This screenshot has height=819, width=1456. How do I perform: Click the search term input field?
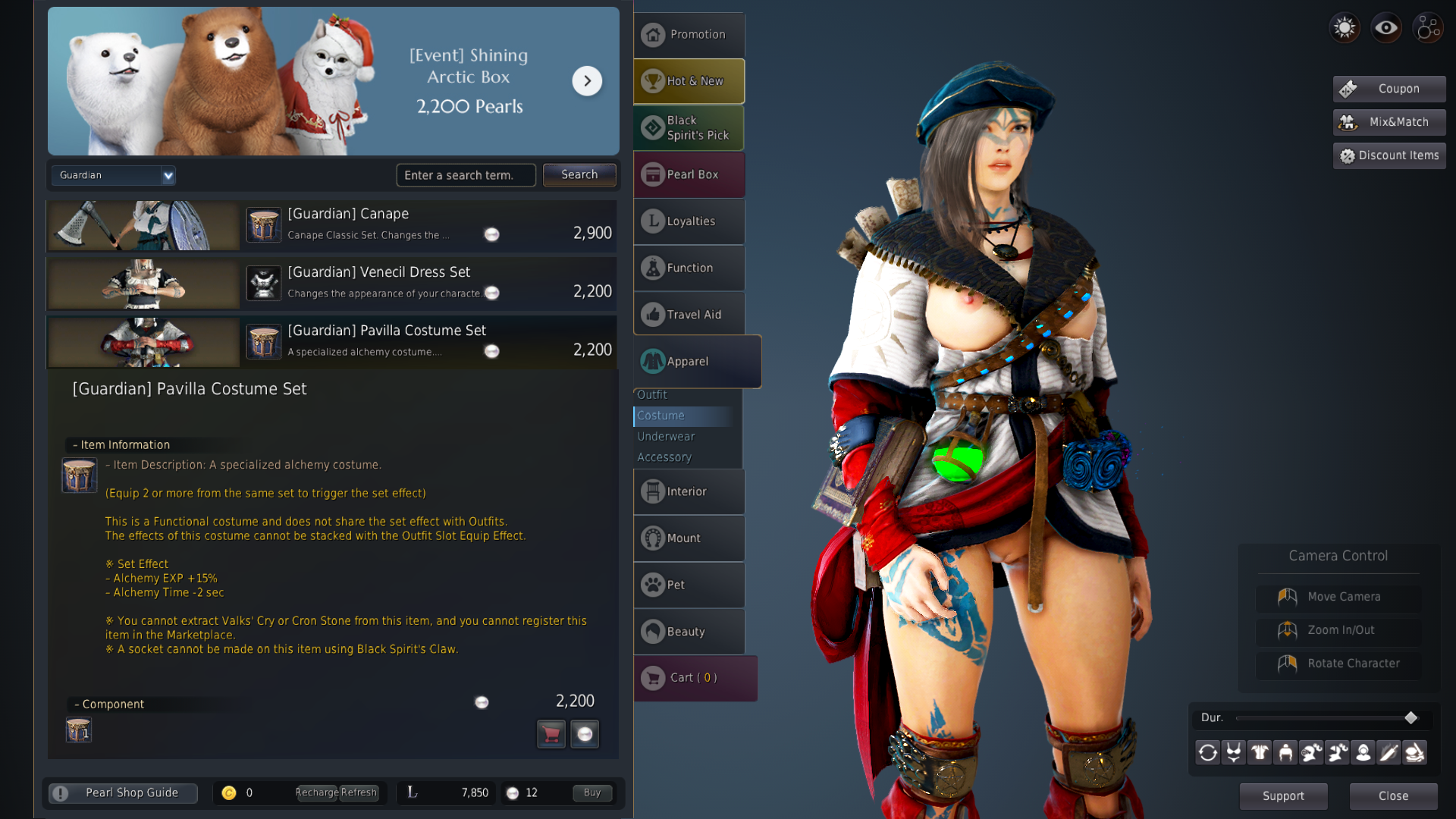465,175
